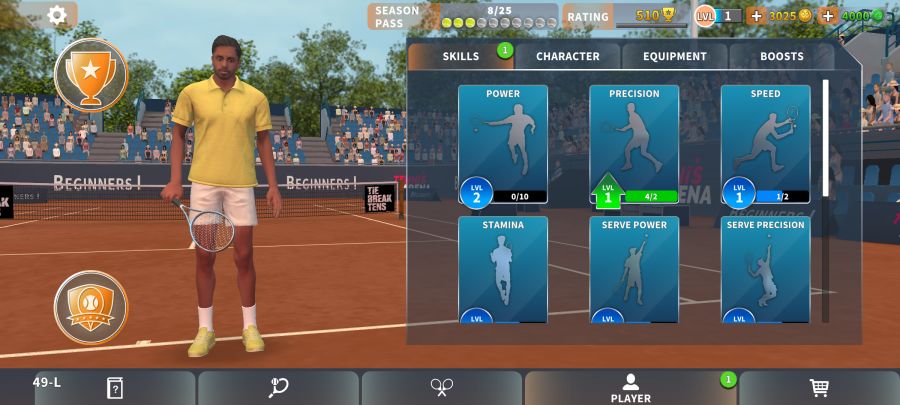Open the gear settings menu
The width and height of the screenshot is (900, 405).
pyautogui.click(x=57, y=15)
